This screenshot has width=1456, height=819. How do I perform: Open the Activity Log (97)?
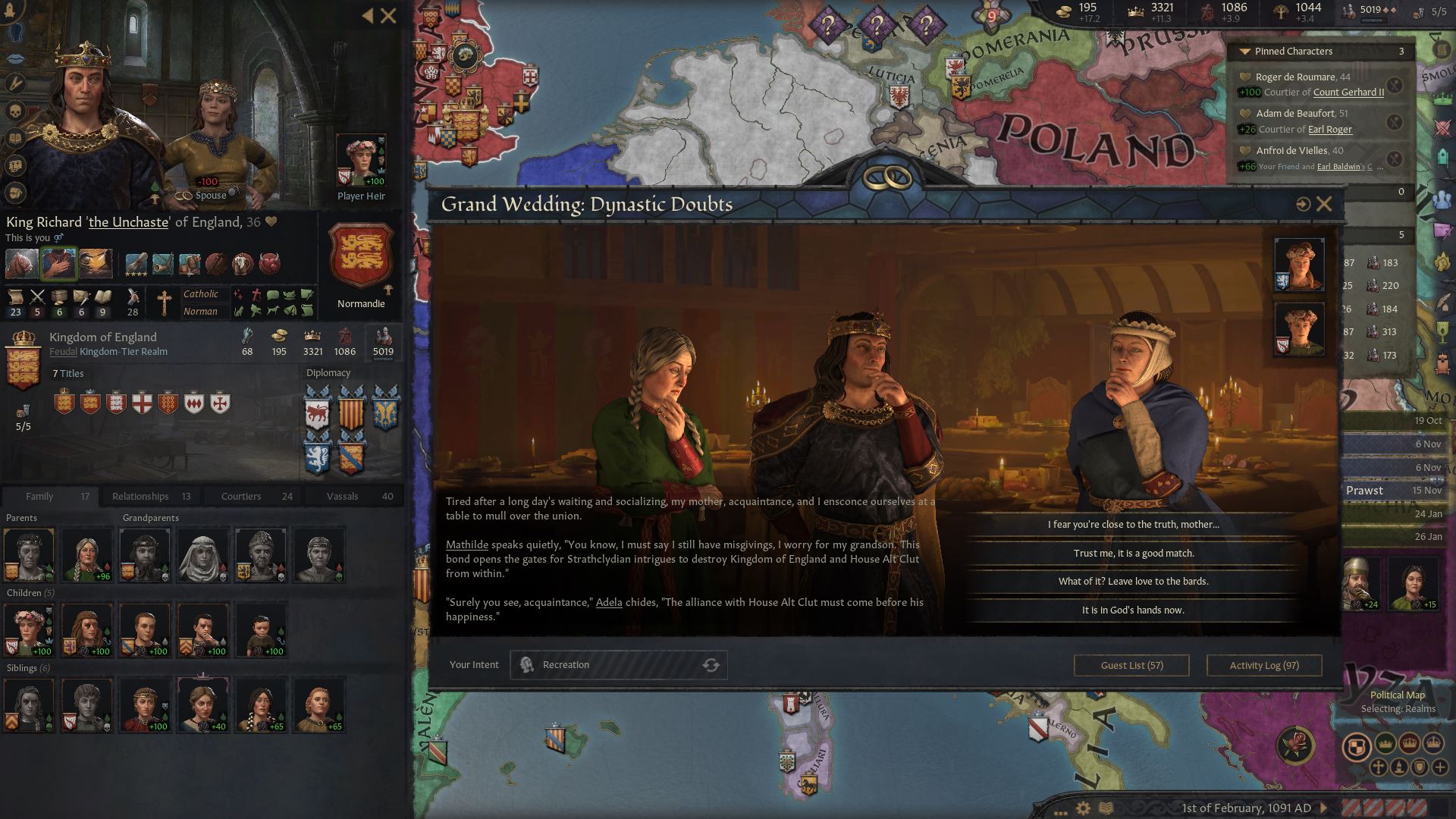[x=1263, y=665]
